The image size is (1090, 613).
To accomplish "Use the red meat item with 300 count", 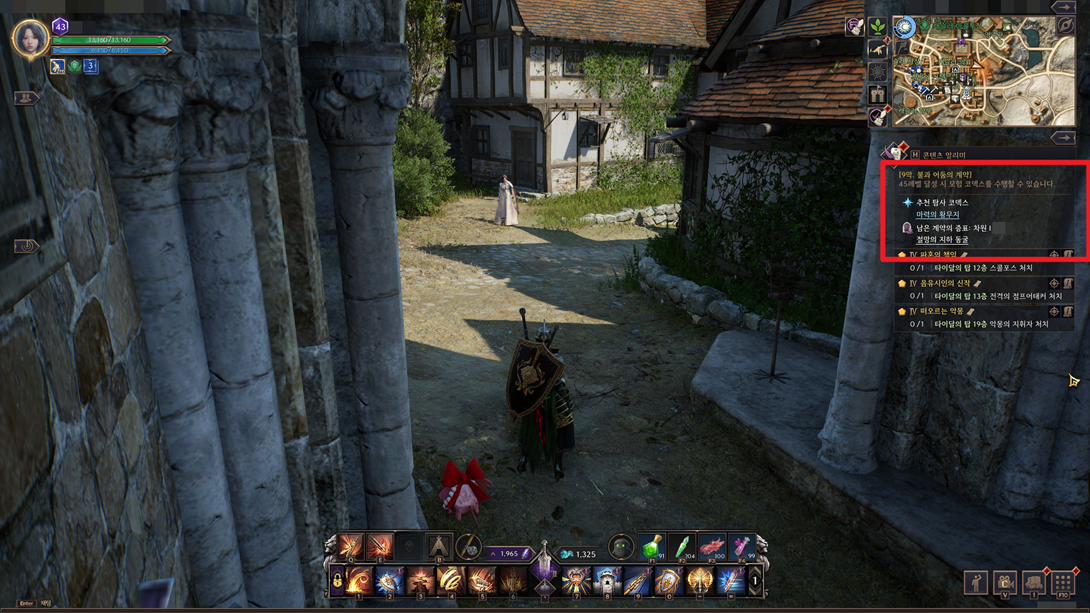I will (x=711, y=547).
